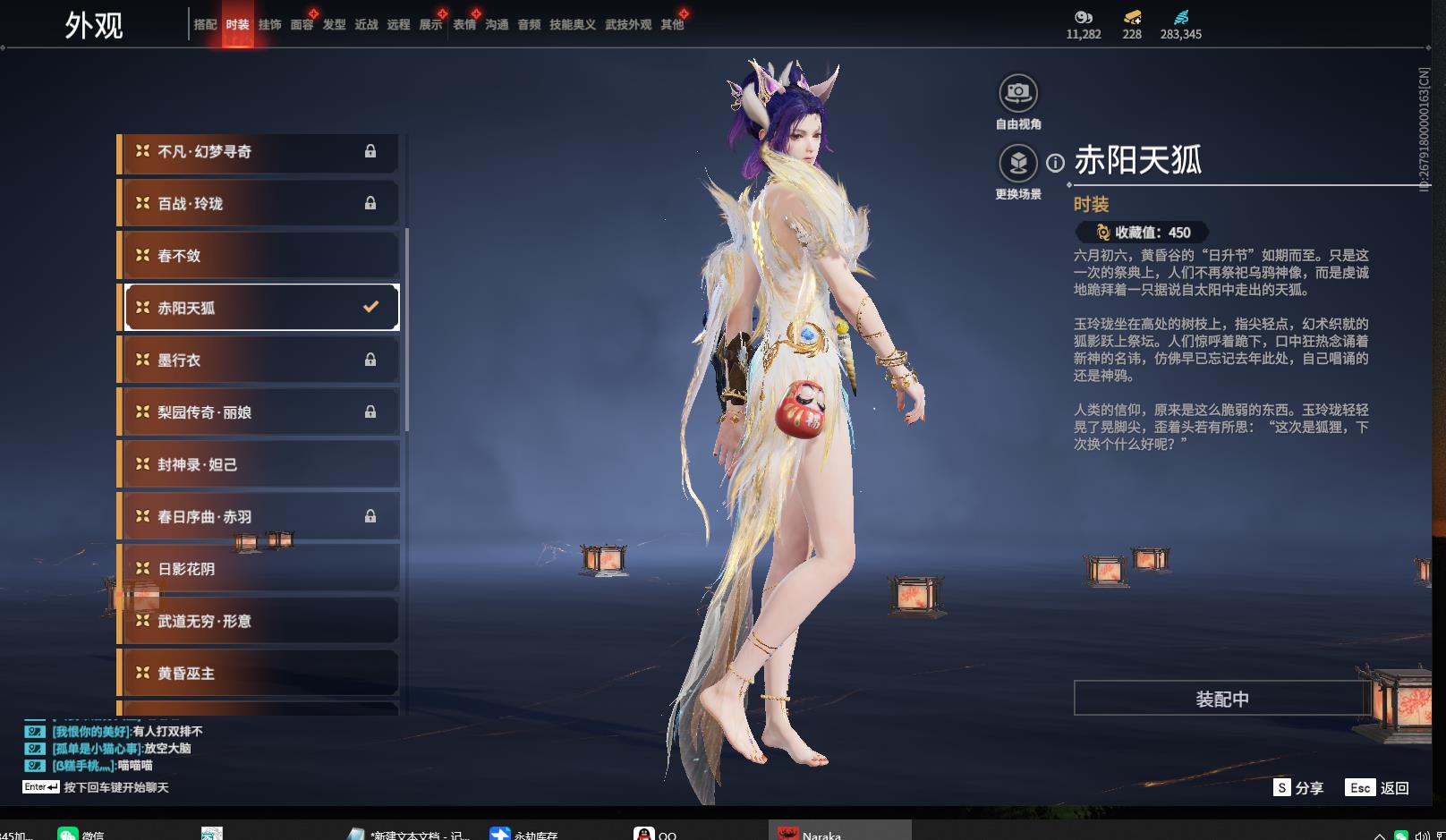Go to the 技能奥义 tab
This screenshot has width=1446, height=840.
click(x=572, y=25)
